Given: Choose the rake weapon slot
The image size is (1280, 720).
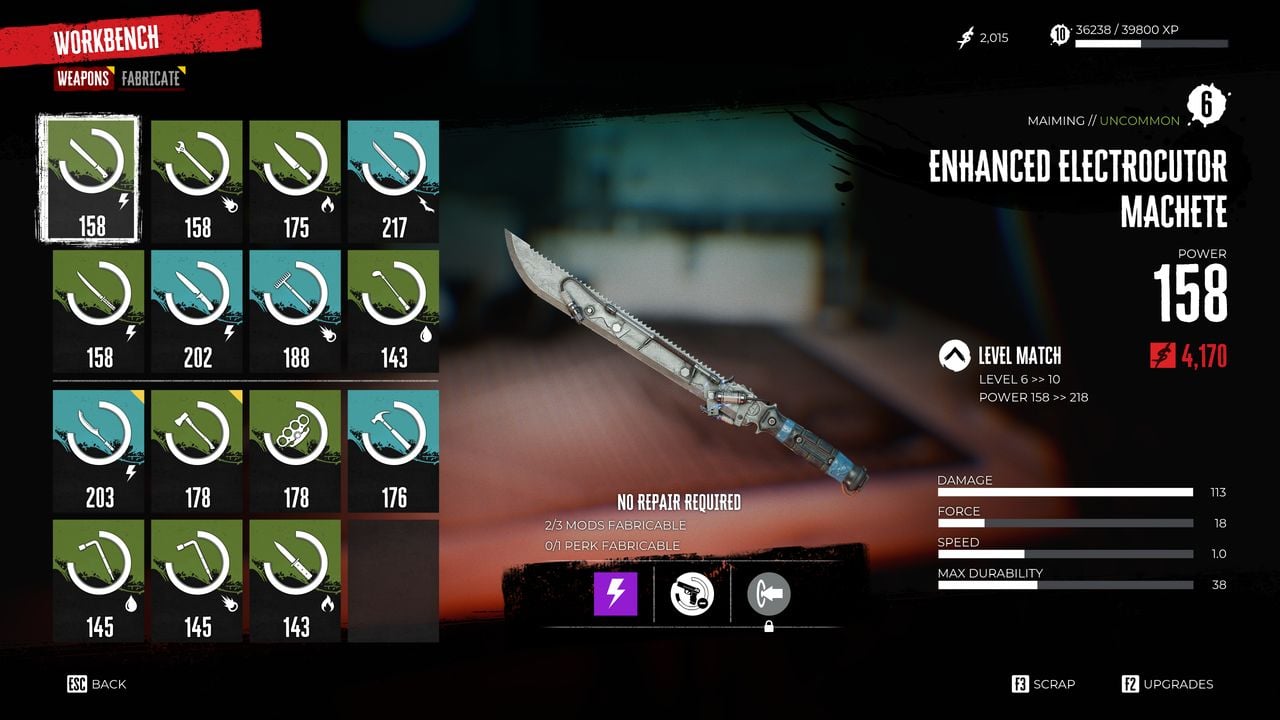Looking at the screenshot, I should click(295, 310).
